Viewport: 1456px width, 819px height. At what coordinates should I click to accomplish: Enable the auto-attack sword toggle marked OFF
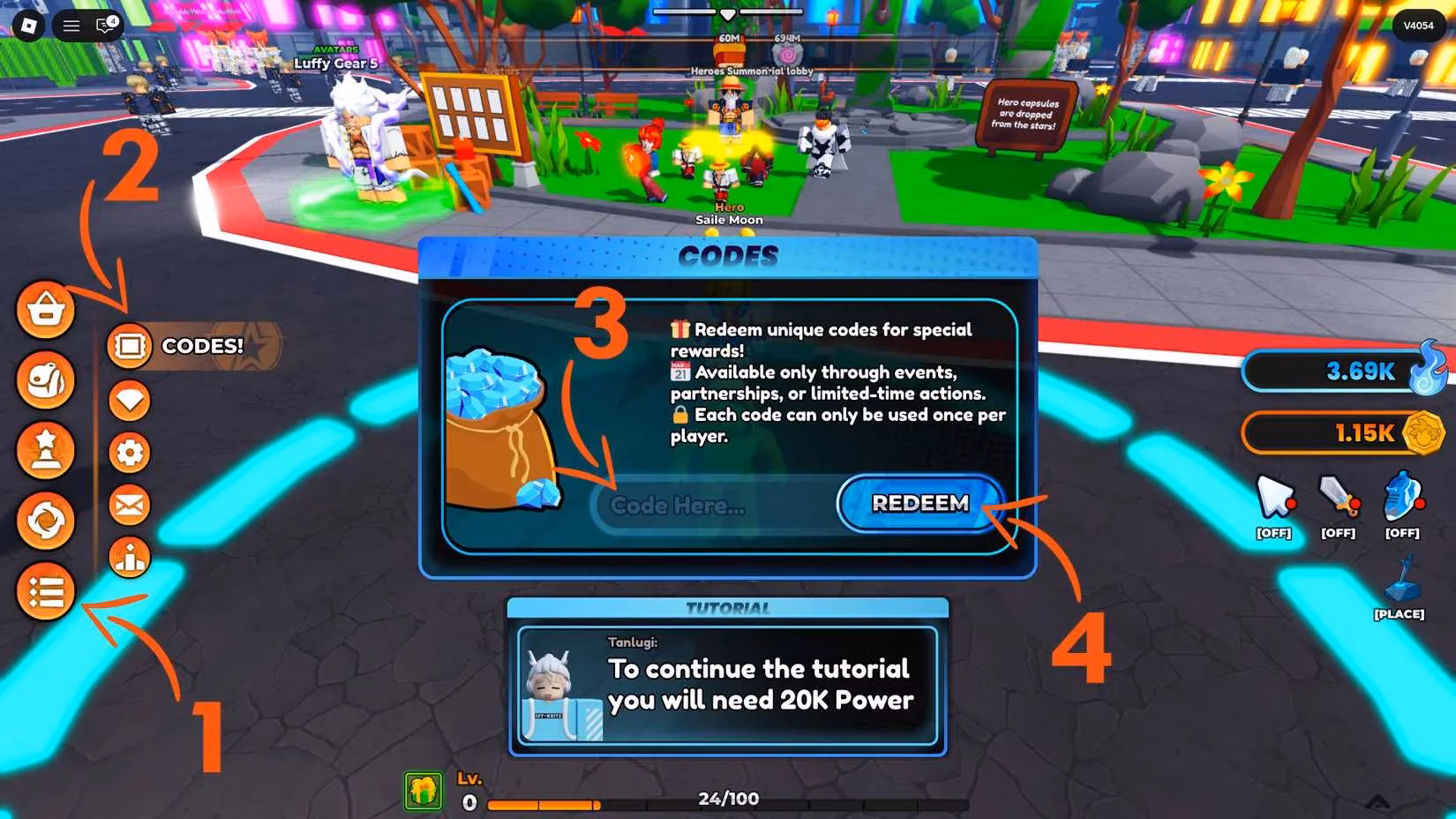coord(1339,500)
